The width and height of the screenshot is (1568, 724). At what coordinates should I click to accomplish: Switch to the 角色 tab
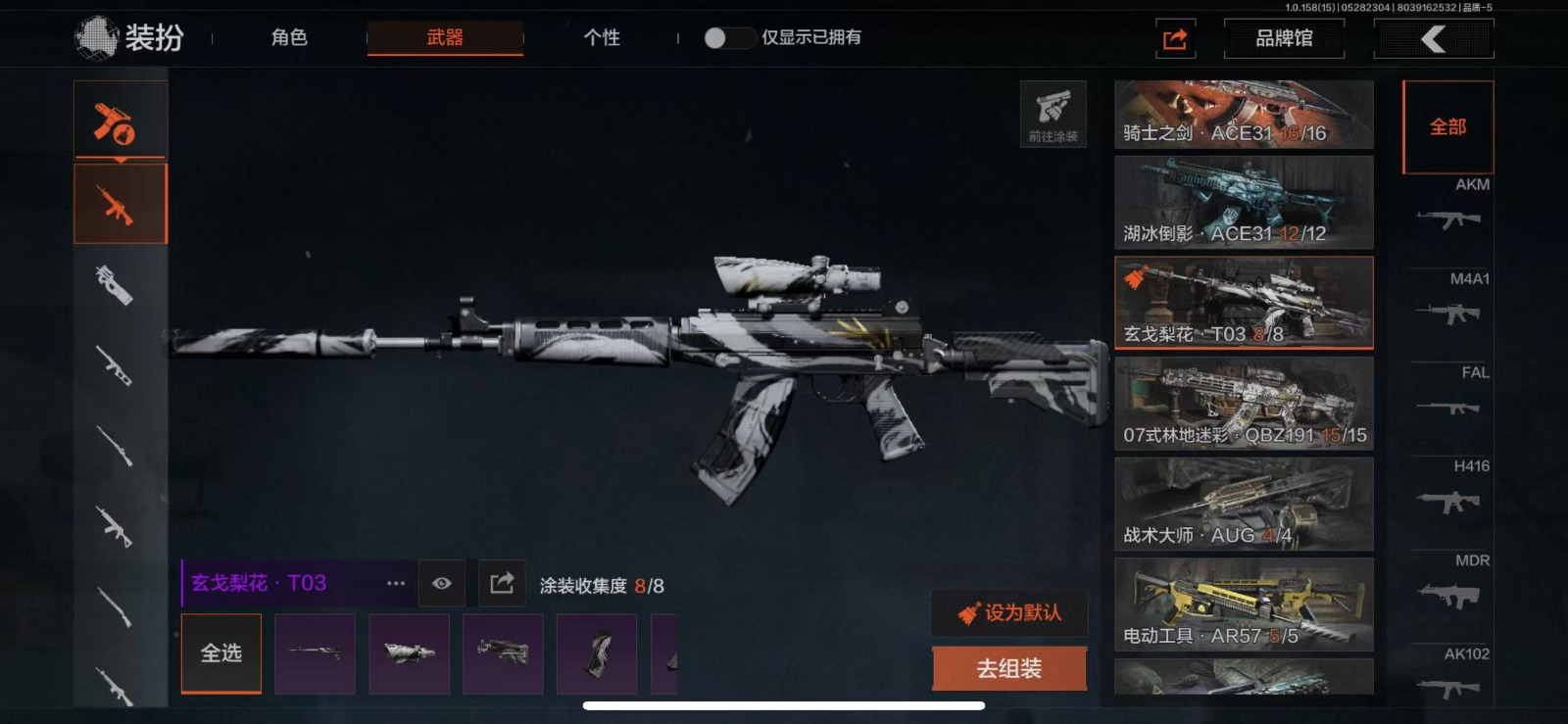click(289, 38)
